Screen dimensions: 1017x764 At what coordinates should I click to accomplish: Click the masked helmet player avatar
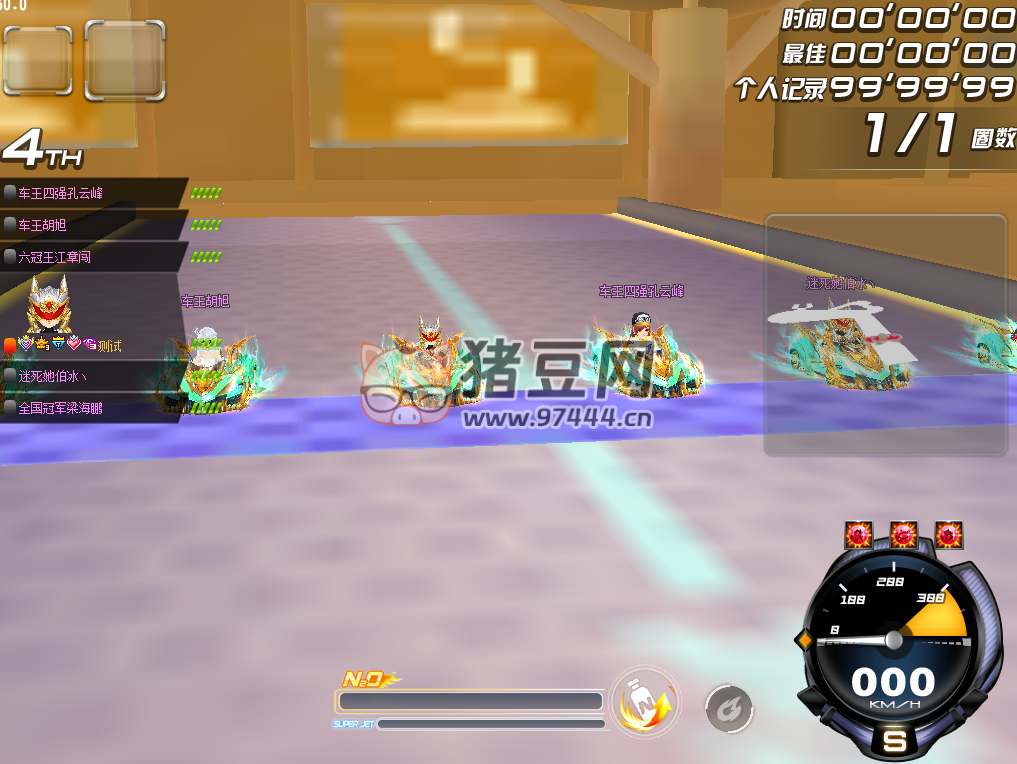point(48,305)
